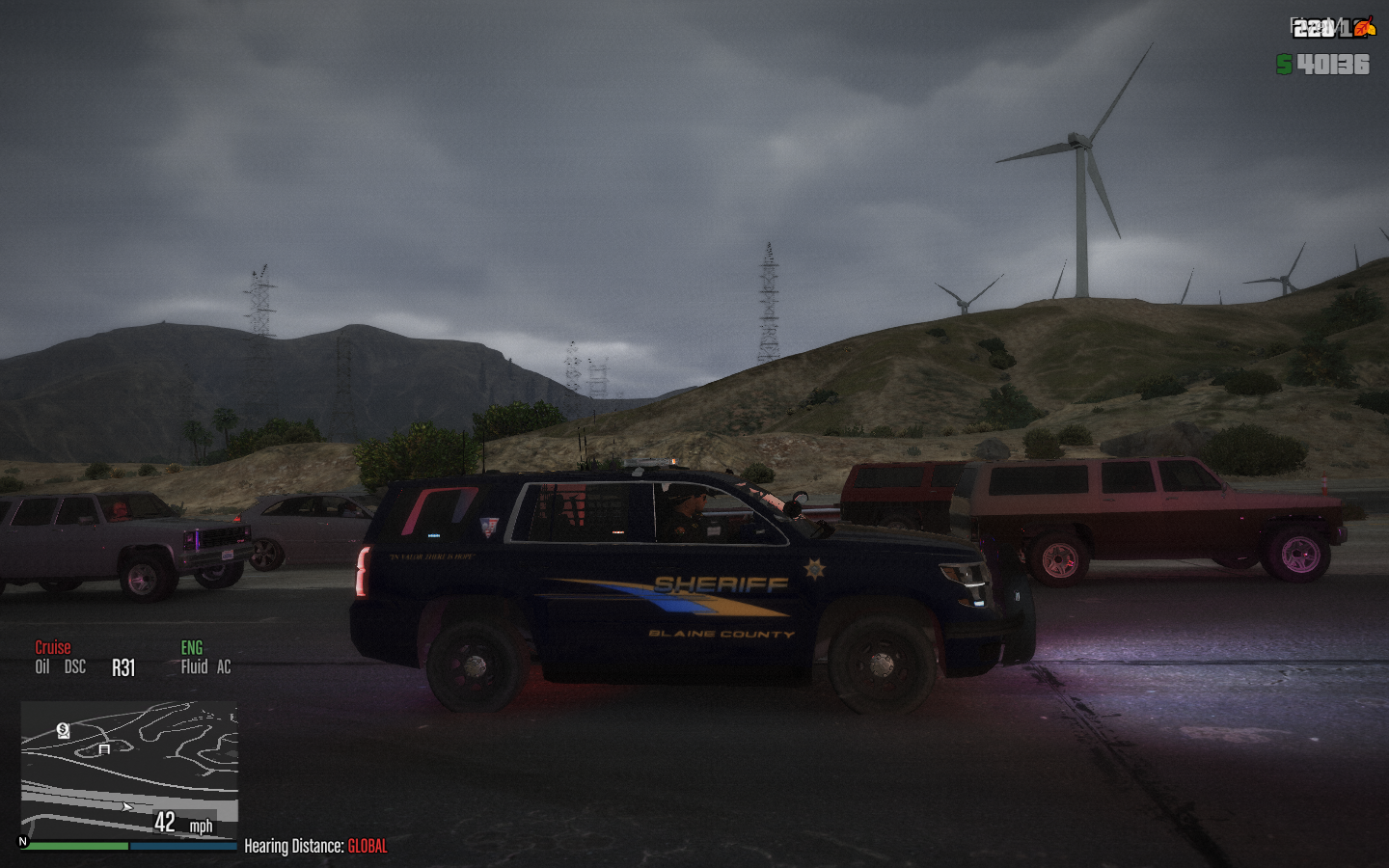Select the garage blip on the minimap
Screen dimensions: 1389x868
tap(104, 748)
